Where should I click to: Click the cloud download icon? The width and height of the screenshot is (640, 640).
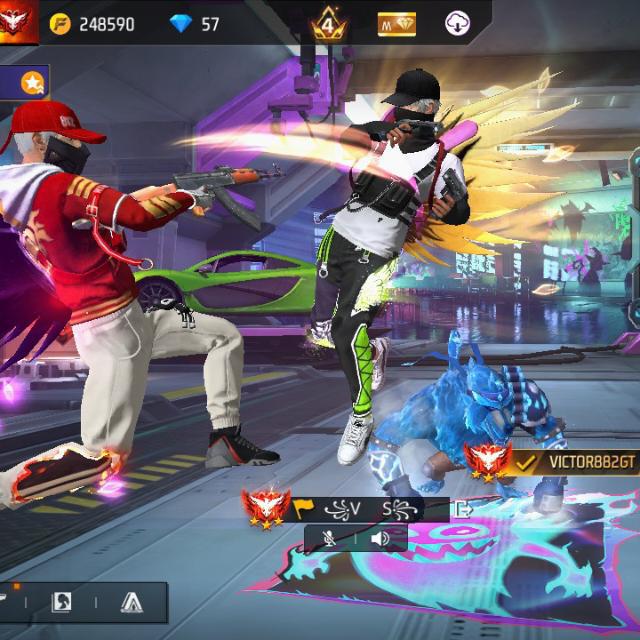pos(456,24)
